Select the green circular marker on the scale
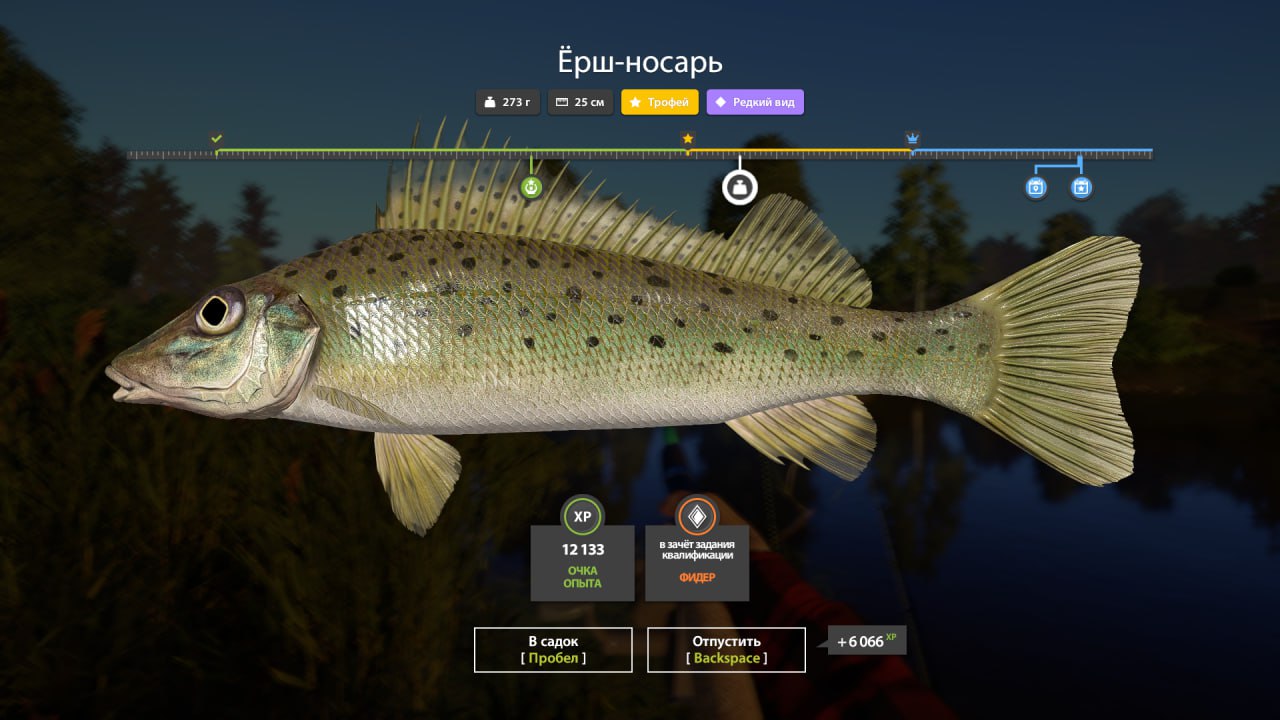The image size is (1280, 720). point(531,187)
